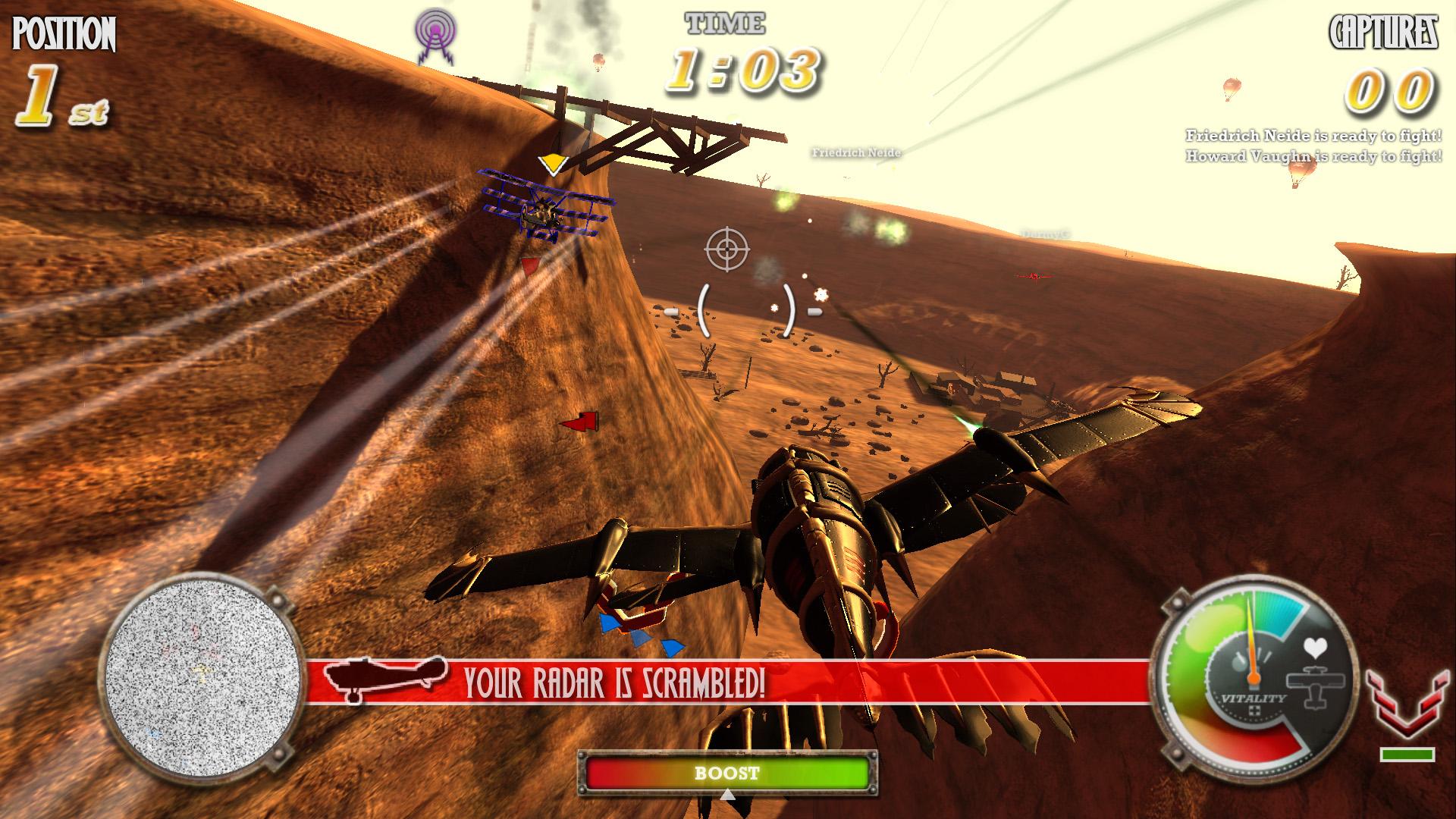1456x819 pixels.
Task: Select the blue triplane on the canyon ridge
Action: (x=542, y=212)
